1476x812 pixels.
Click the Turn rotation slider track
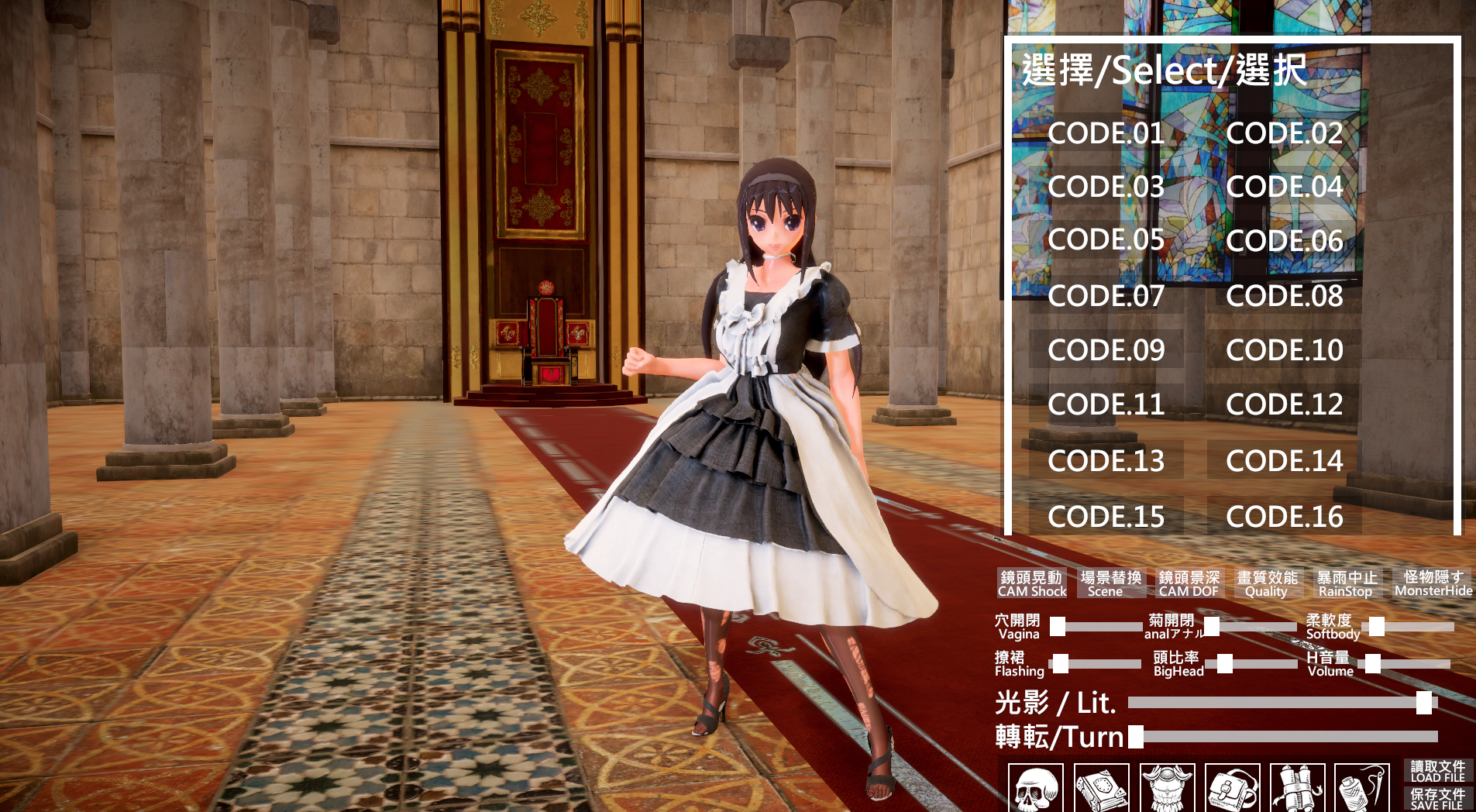(1286, 737)
